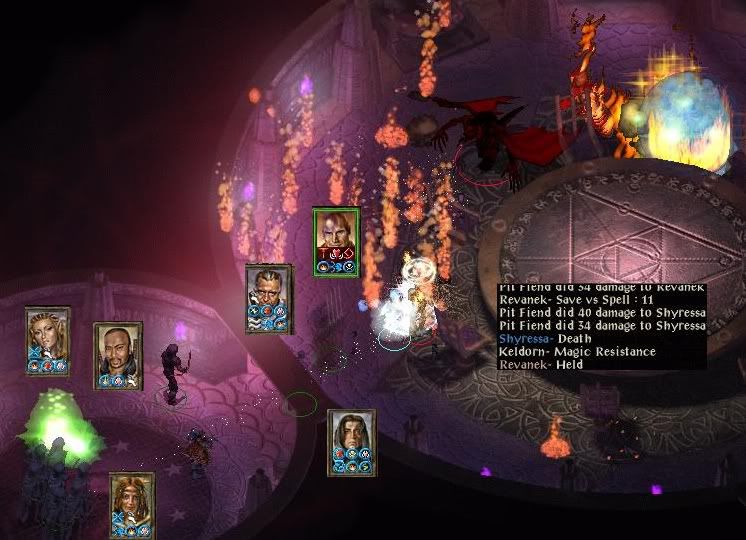Select the auburn-haired woman with headband portrait

132,504
